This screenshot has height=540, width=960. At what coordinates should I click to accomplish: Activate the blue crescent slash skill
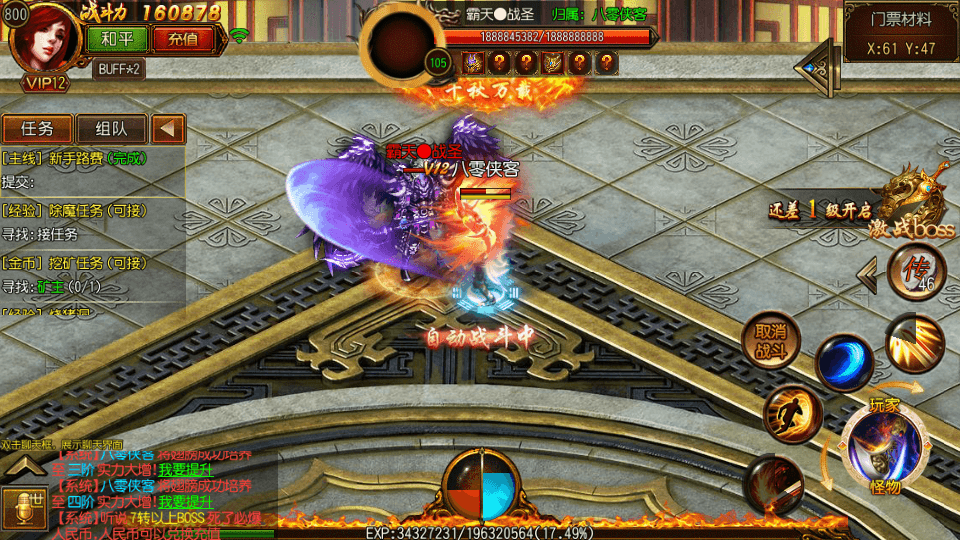843,362
